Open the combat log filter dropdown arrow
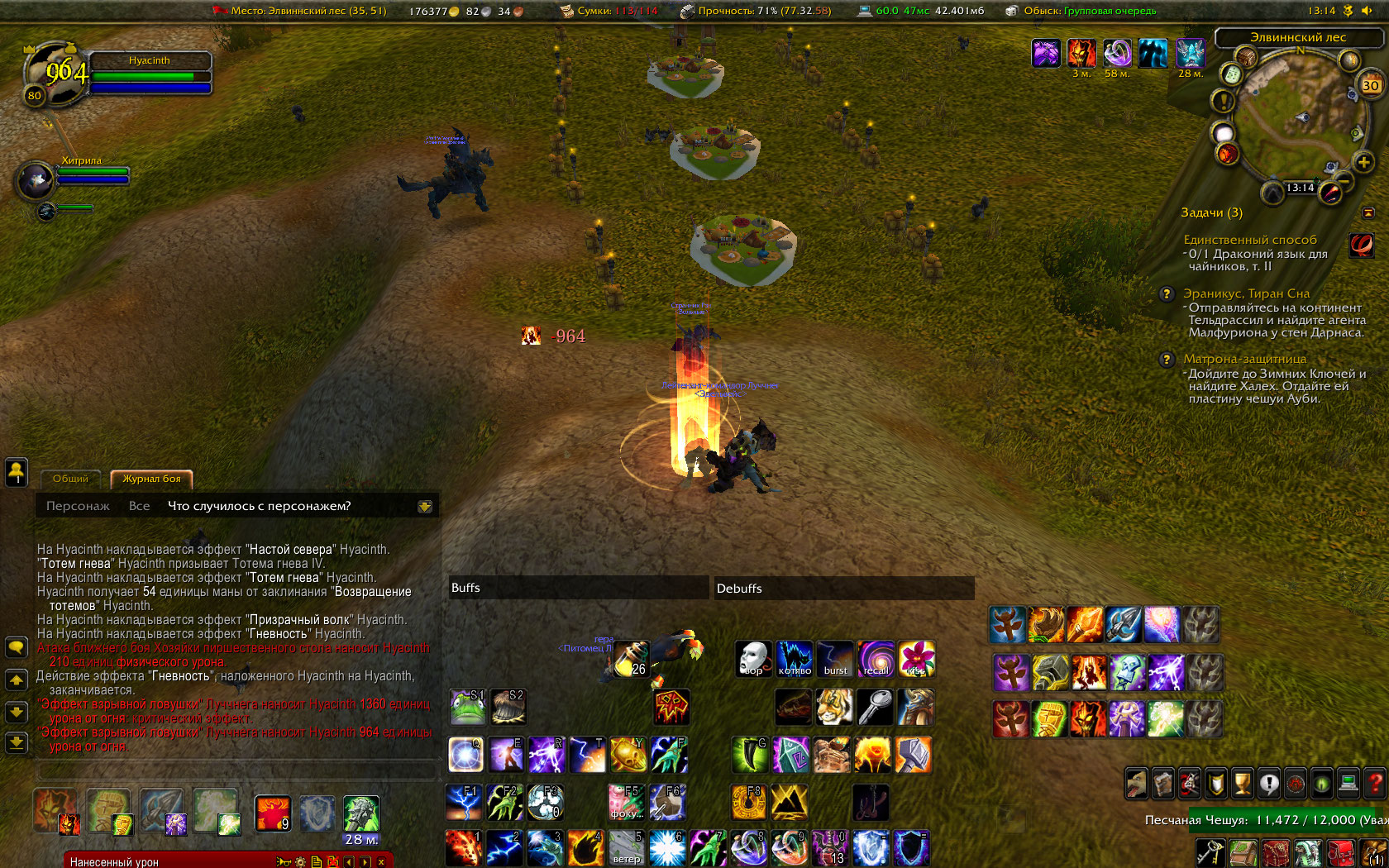Screen dimensions: 1389x868 (425, 507)
